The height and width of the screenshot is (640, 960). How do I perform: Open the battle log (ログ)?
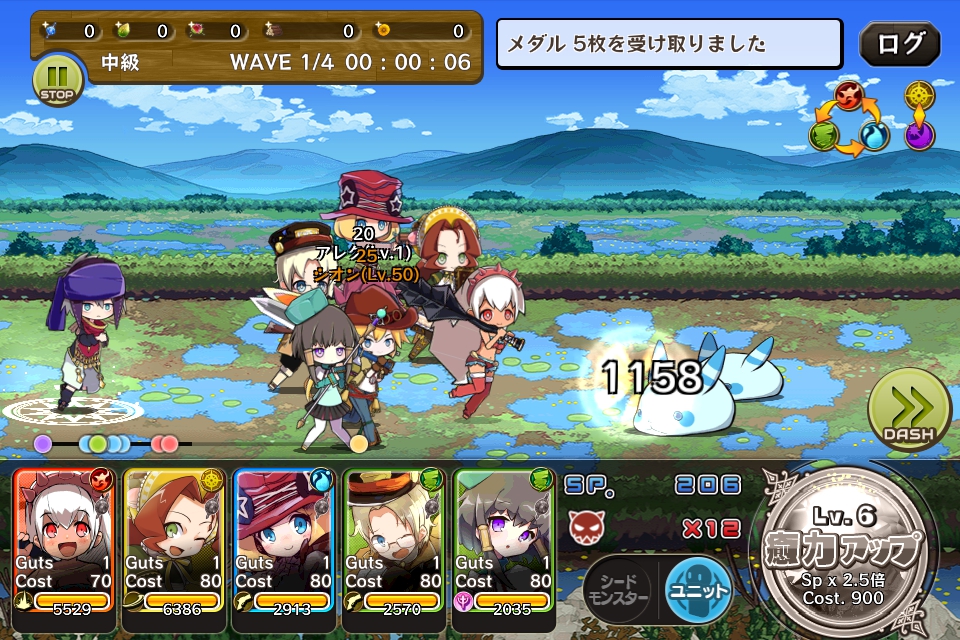click(x=899, y=45)
